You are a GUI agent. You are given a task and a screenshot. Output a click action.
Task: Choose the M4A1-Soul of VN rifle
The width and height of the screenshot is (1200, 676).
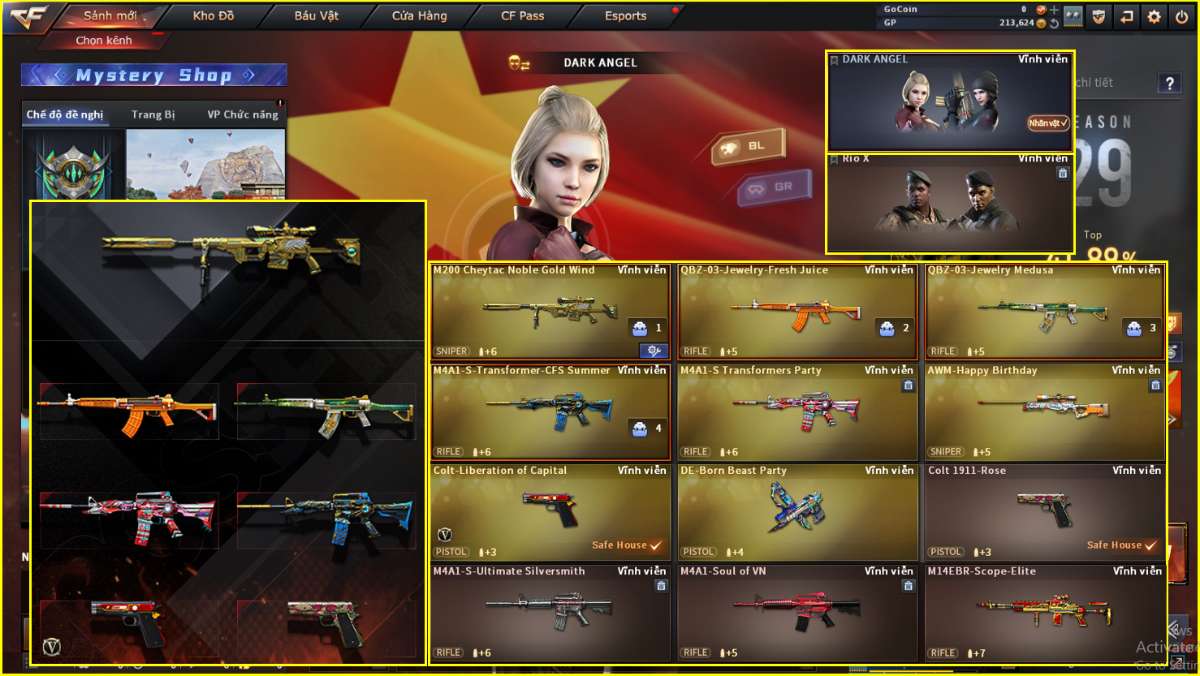797,612
